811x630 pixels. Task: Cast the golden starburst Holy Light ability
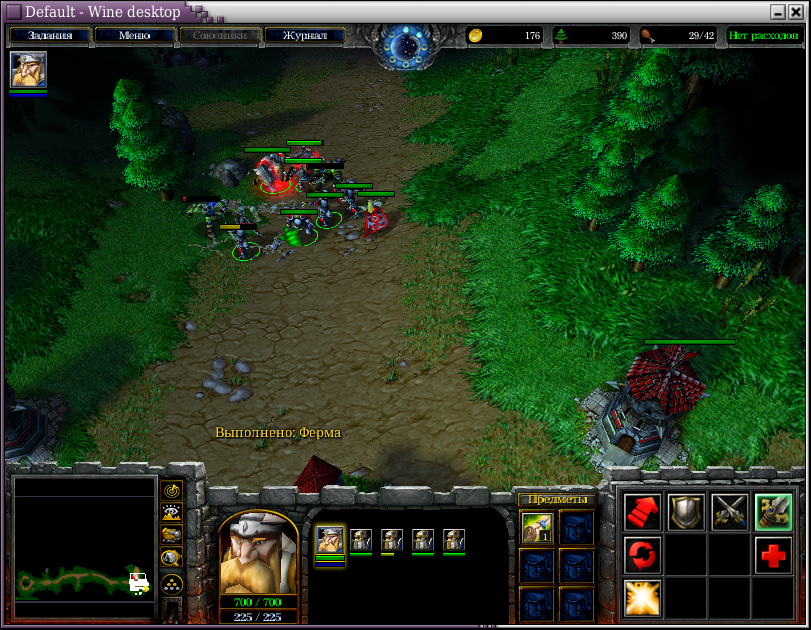click(x=642, y=597)
